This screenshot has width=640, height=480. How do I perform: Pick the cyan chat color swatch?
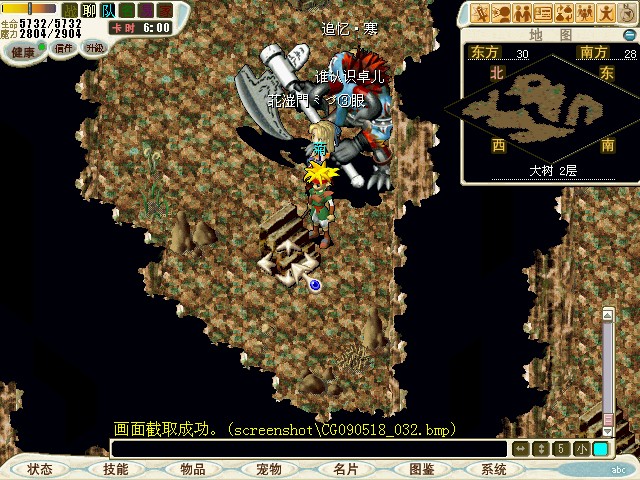point(600,449)
